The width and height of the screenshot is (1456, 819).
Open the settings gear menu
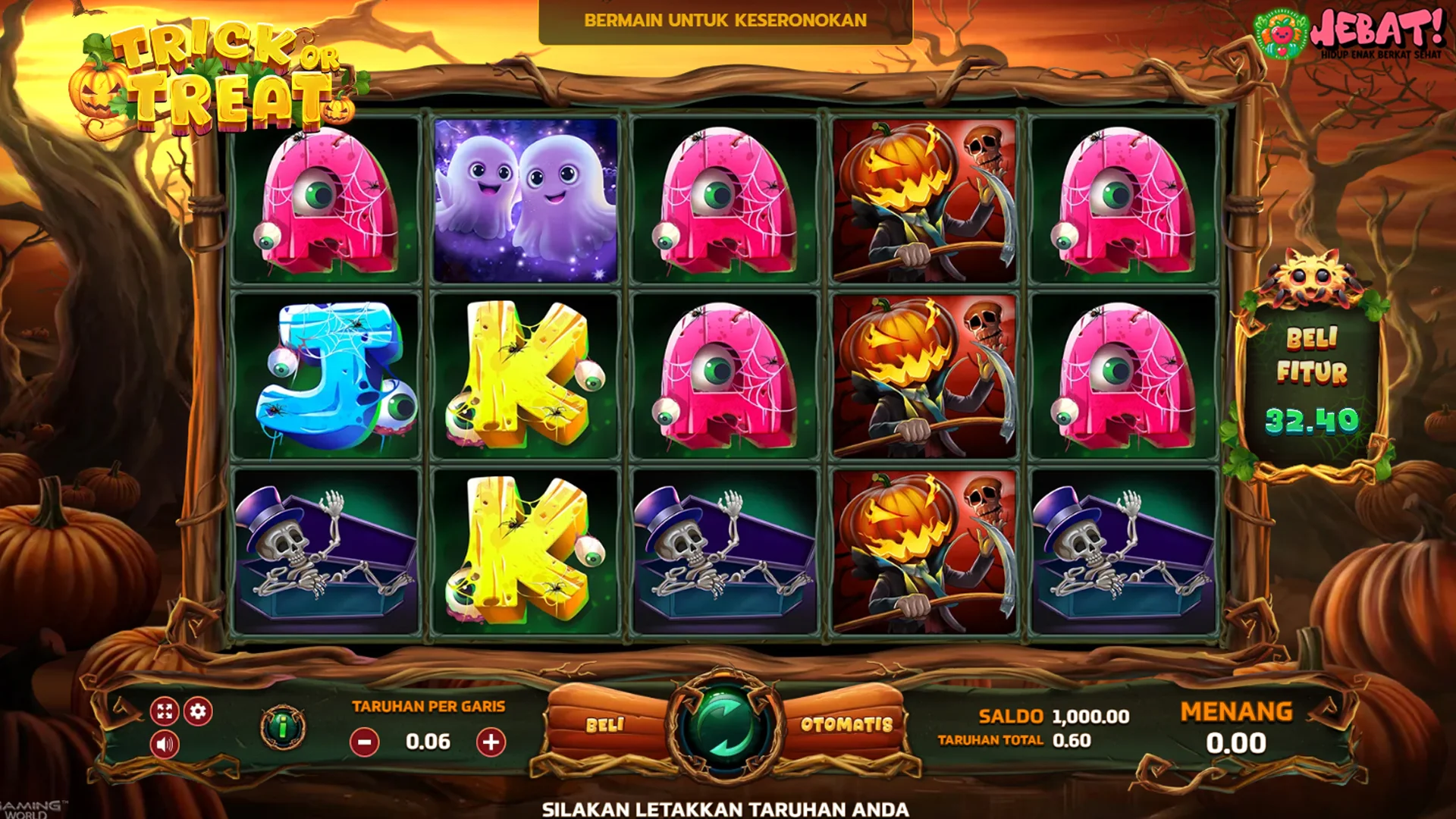198,711
